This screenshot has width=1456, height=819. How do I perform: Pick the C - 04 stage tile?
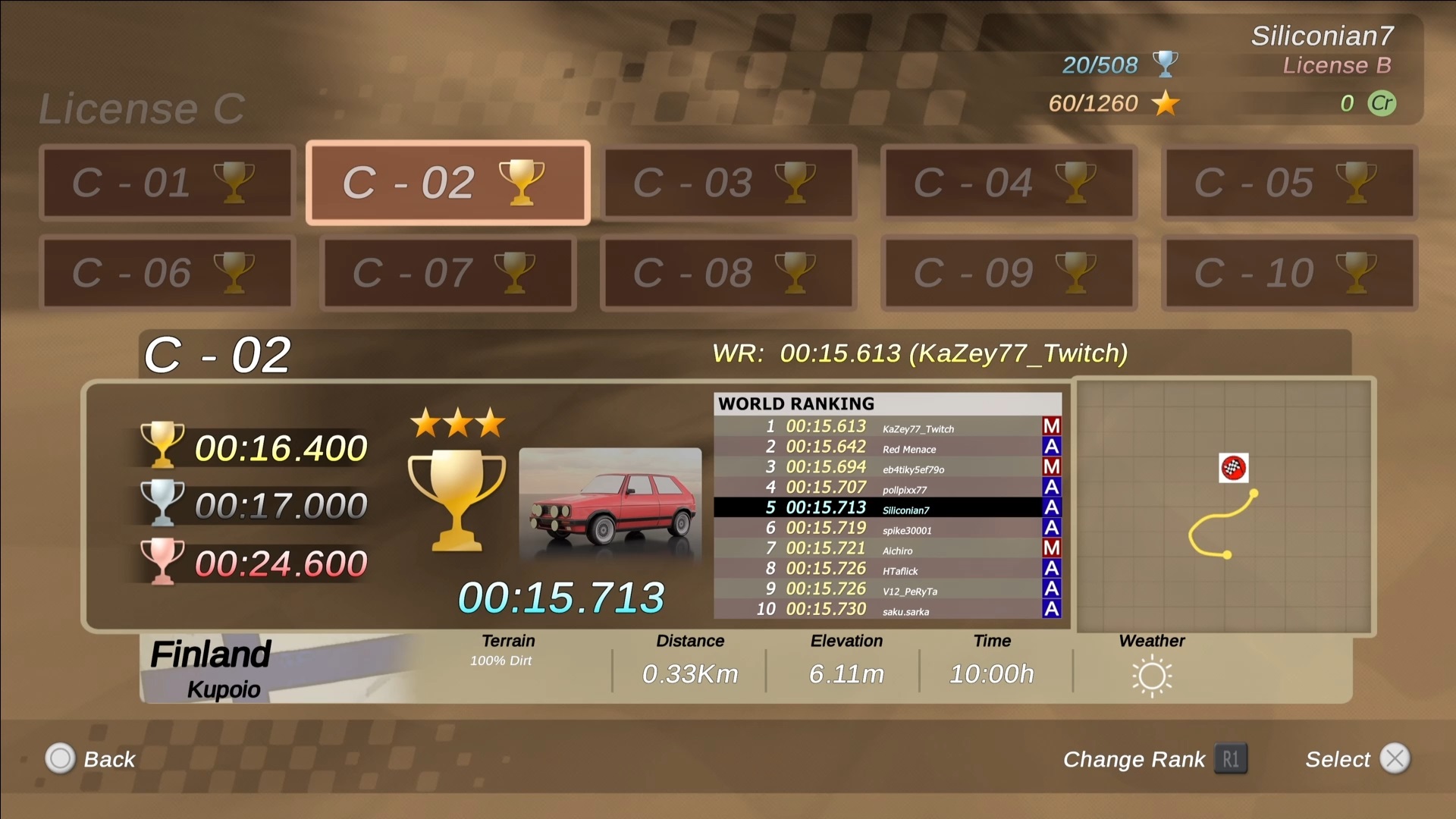(1009, 183)
